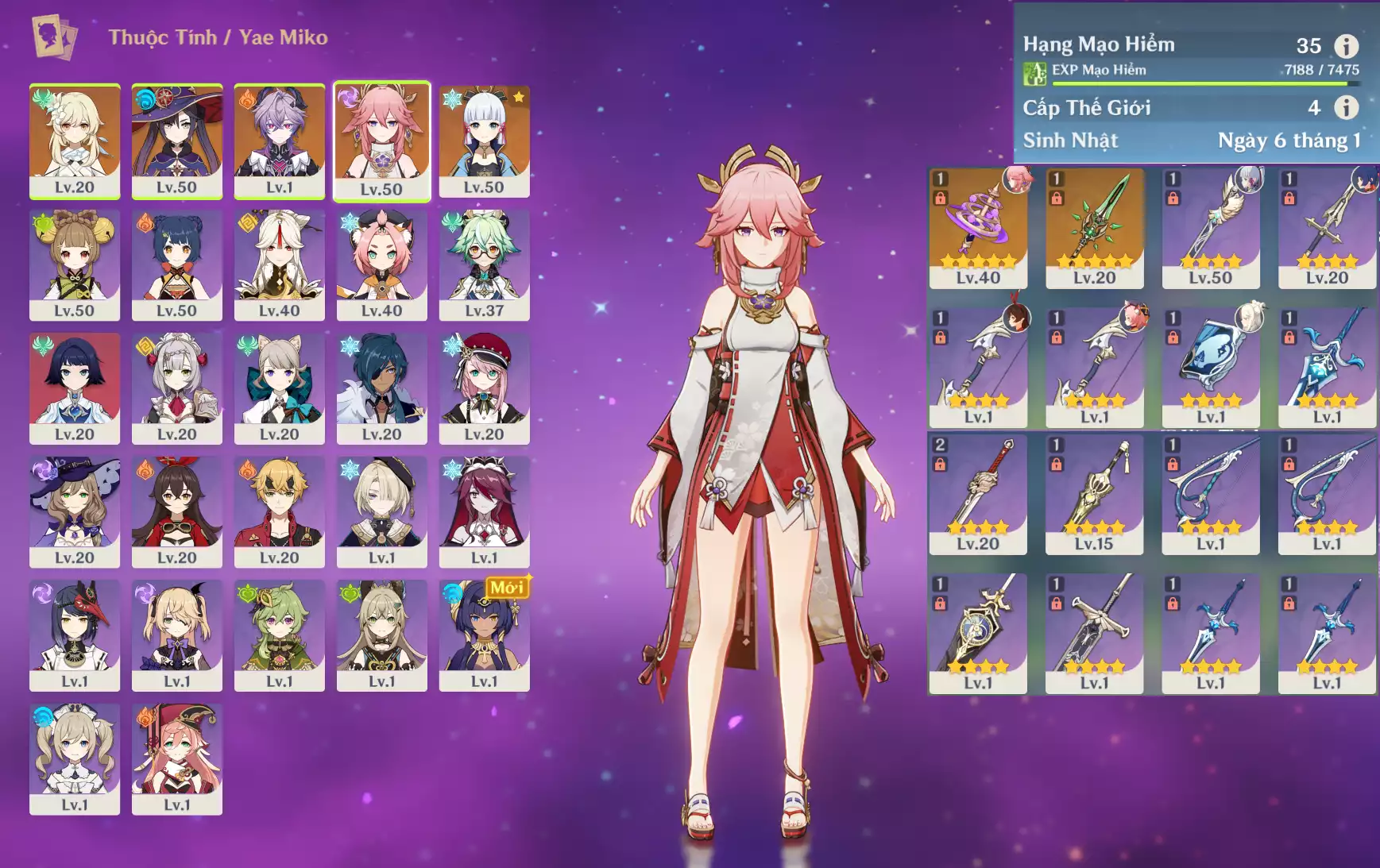1380x868 pixels.
Task: Select Noelle's character portrait
Action: point(176,388)
